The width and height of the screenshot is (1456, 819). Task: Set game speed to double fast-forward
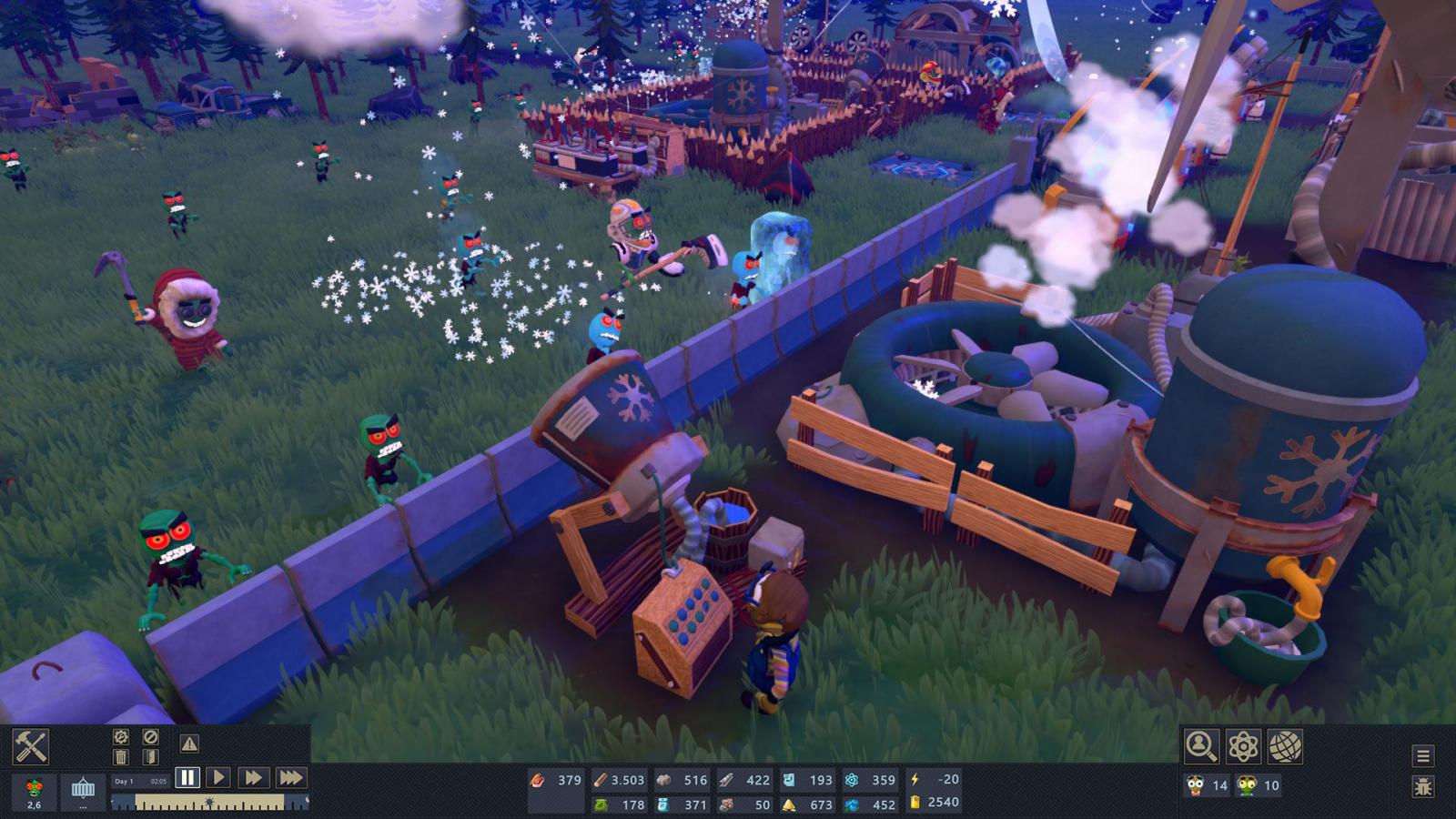(253, 777)
